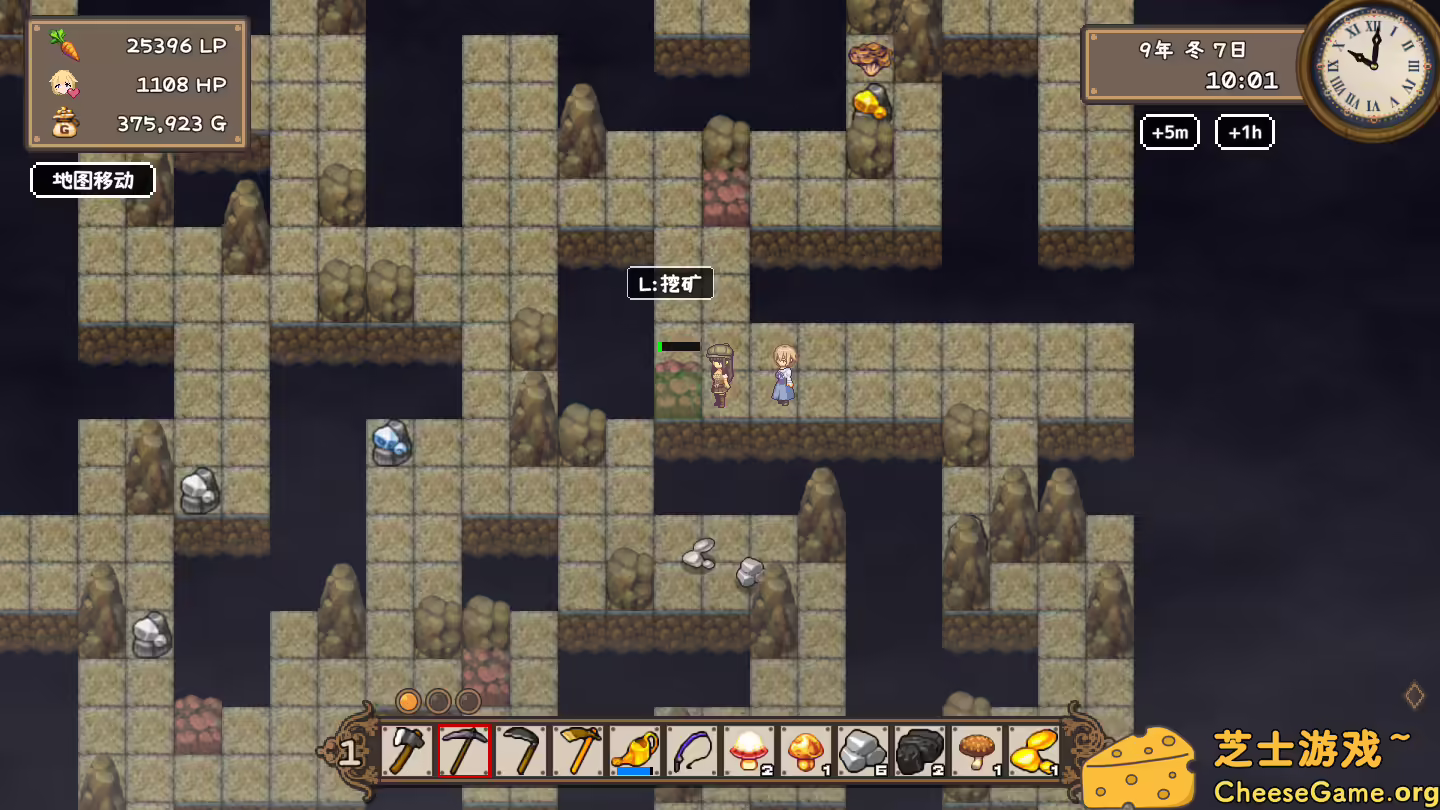Select the brown mushroom slot
1440x810 pixels.
point(977,750)
